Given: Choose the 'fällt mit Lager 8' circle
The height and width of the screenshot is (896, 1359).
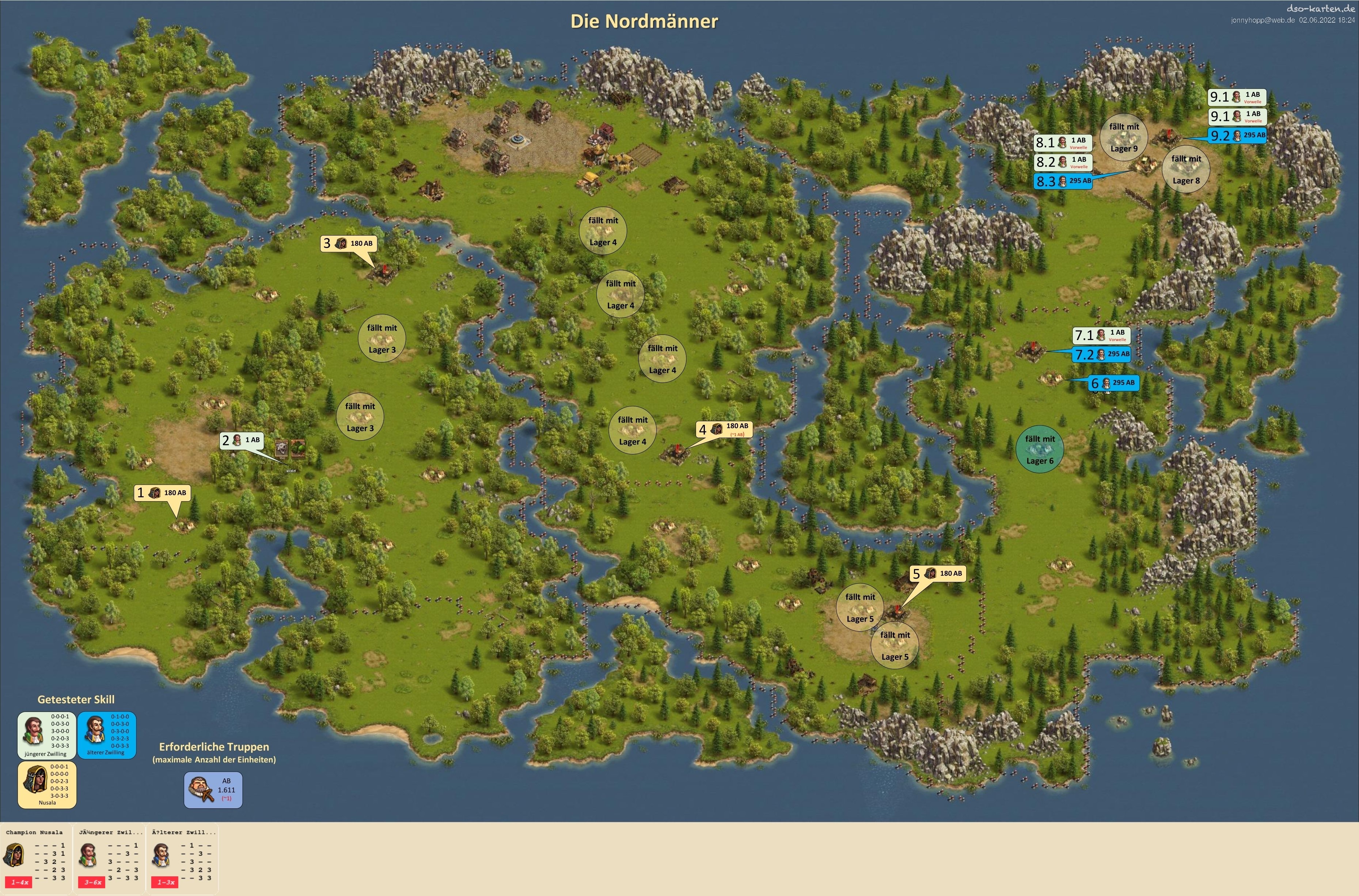Looking at the screenshot, I should click(x=1187, y=170).
